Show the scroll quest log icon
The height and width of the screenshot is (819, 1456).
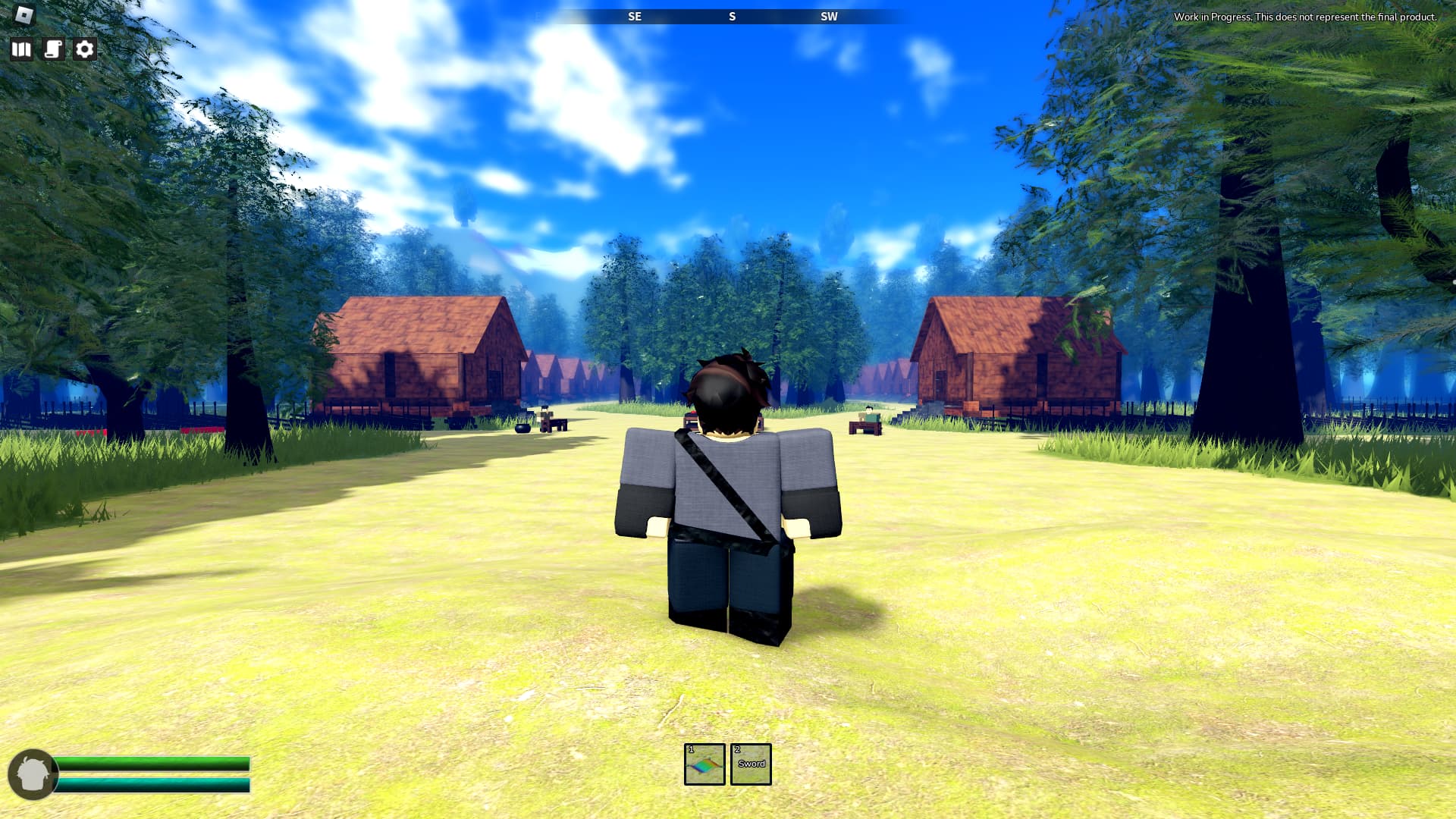(53, 49)
